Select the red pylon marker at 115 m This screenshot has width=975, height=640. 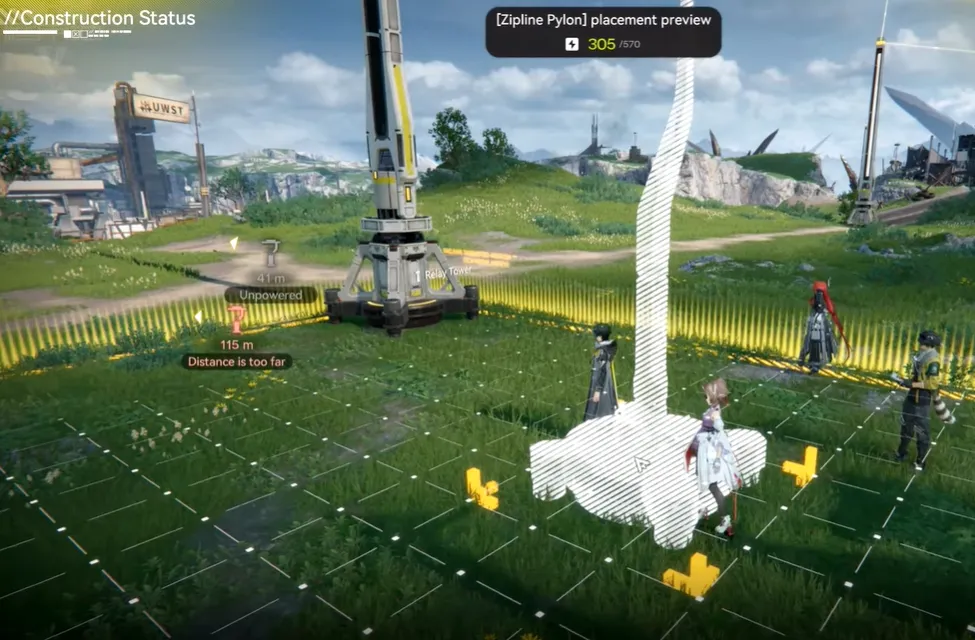(x=237, y=320)
